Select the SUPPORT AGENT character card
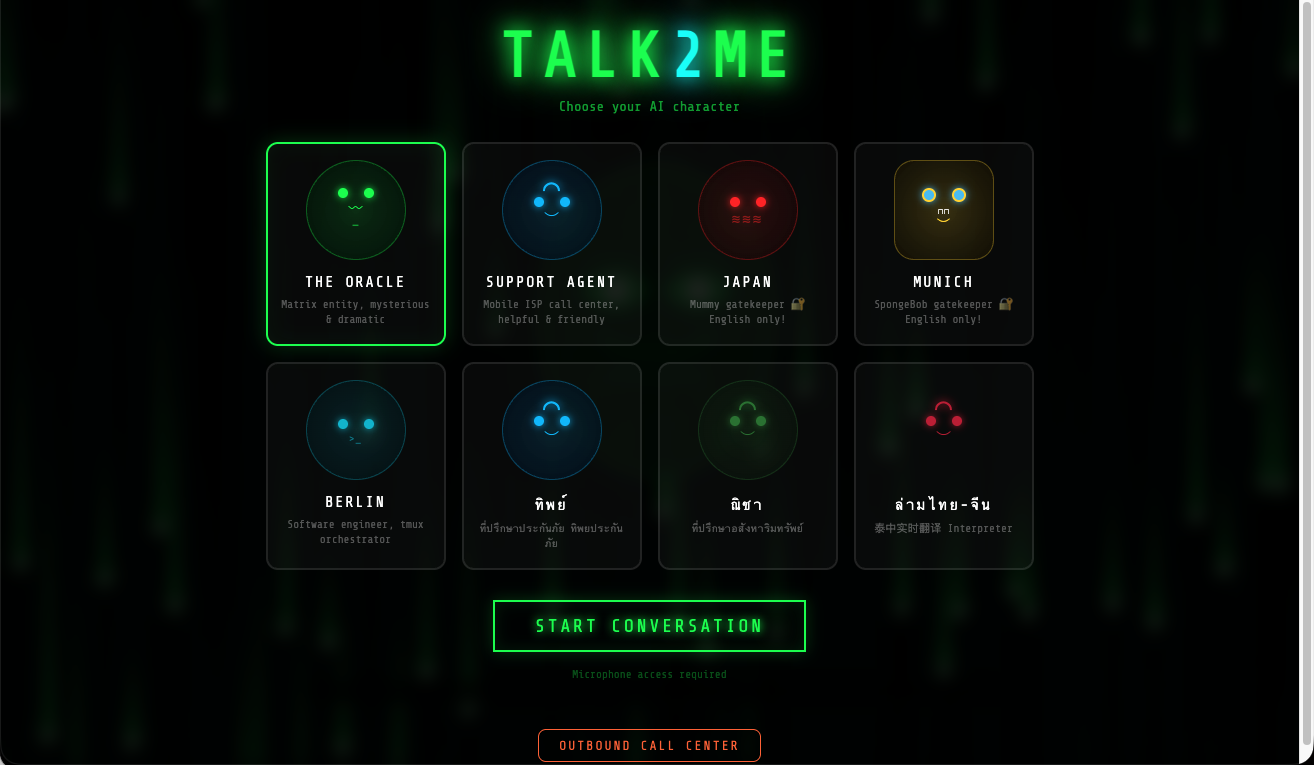 (551, 244)
